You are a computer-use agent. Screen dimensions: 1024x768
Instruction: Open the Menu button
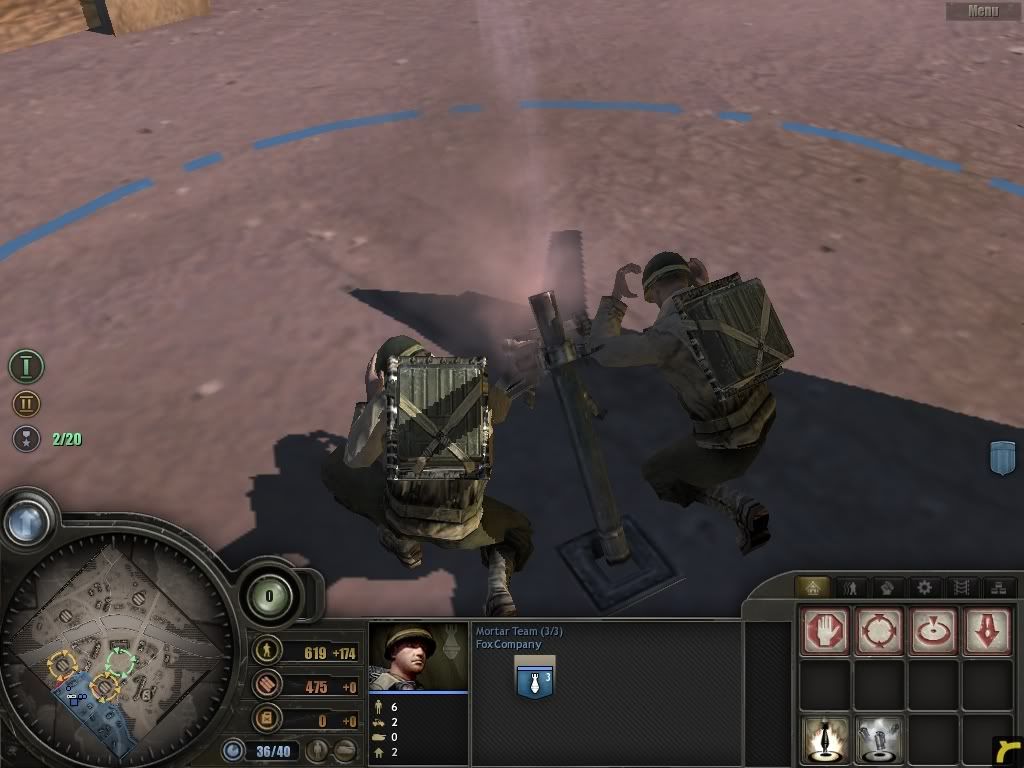click(x=983, y=11)
